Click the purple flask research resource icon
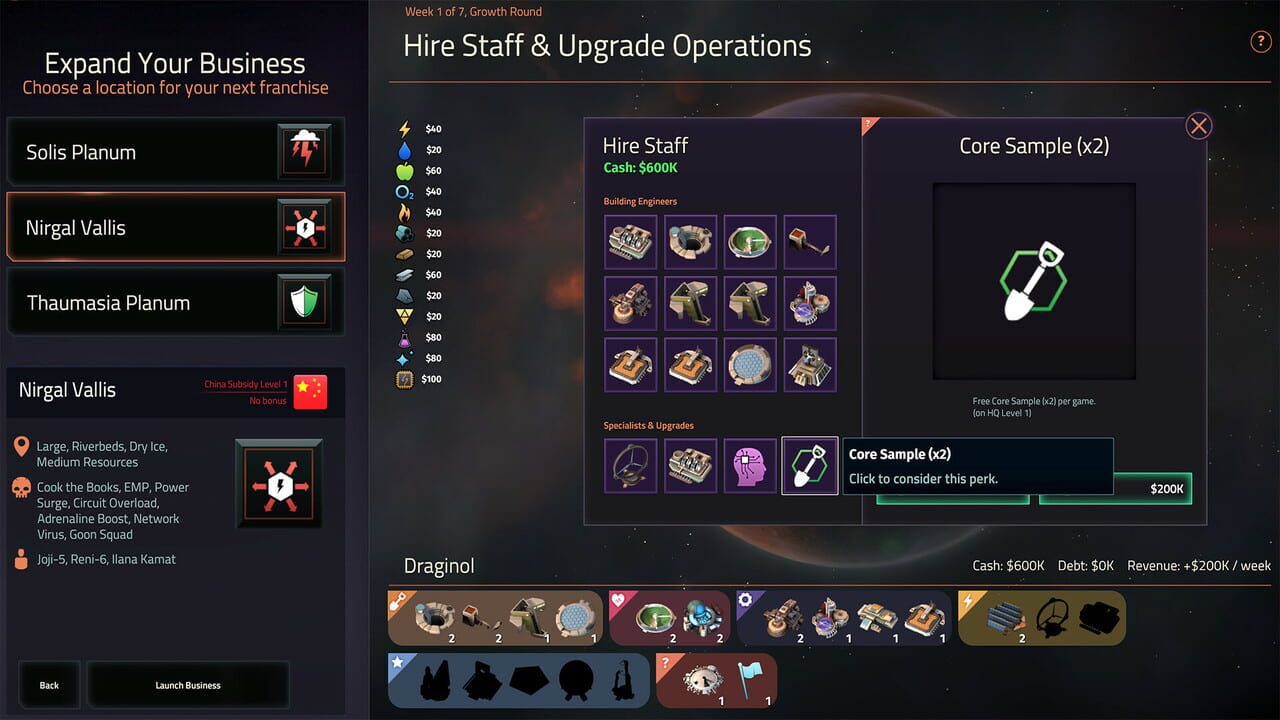Screen dimensions: 1280x720 [404, 337]
